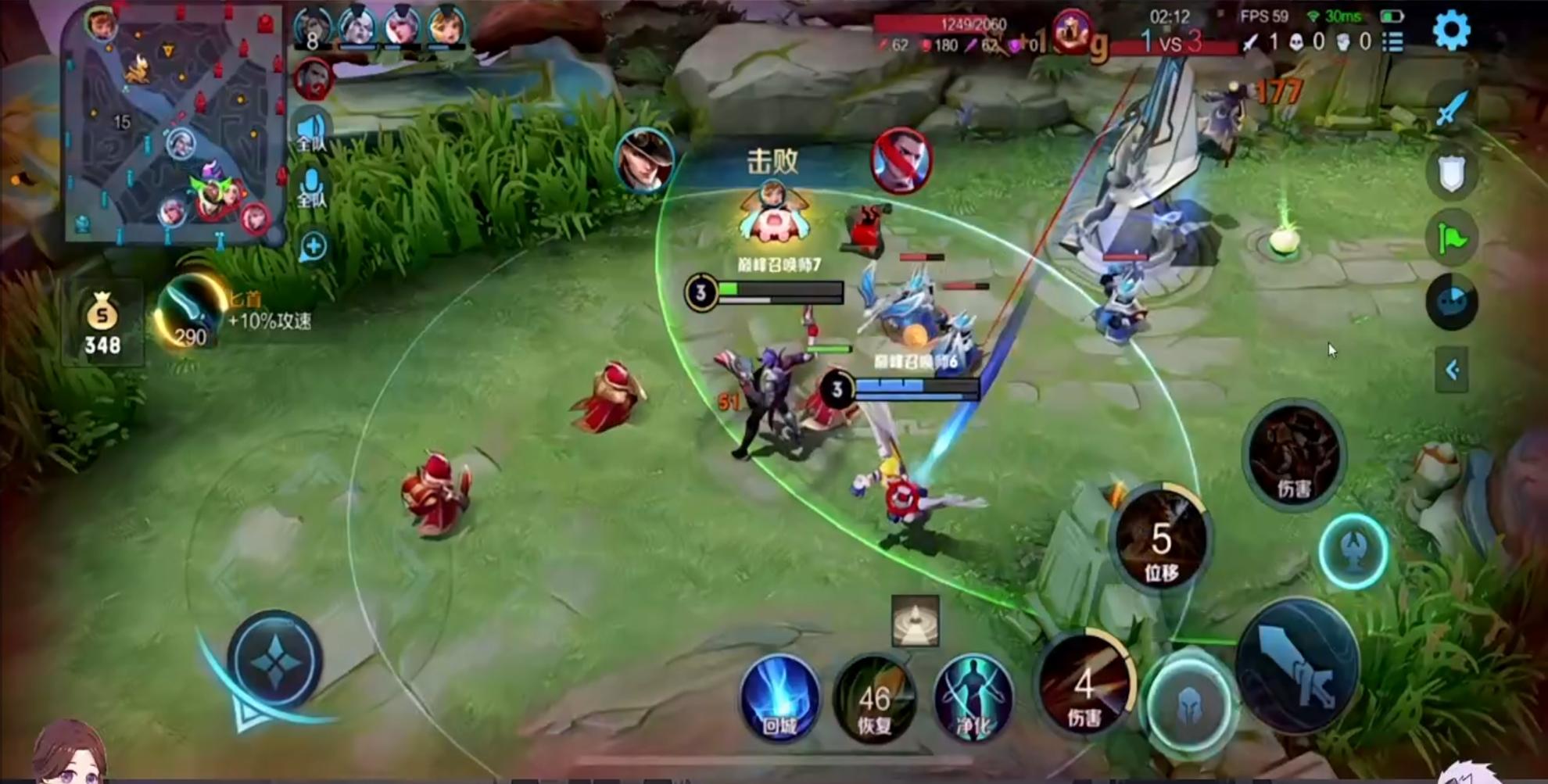Open the quick chat plus bubble
The height and width of the screenshot is (784, 1548).
[313, 247]
